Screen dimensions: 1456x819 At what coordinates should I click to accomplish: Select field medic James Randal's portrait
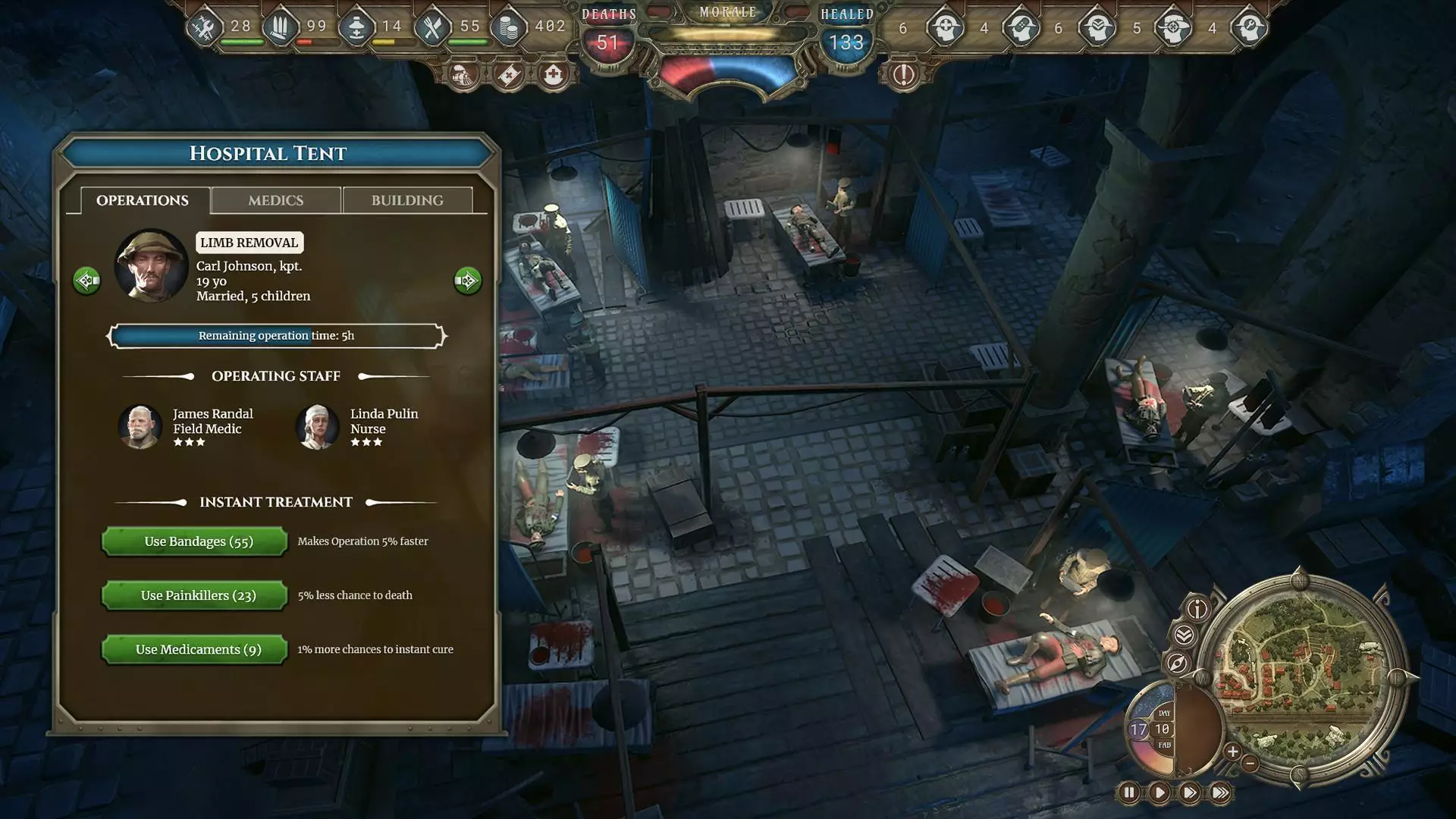click(x=140, y=426)
